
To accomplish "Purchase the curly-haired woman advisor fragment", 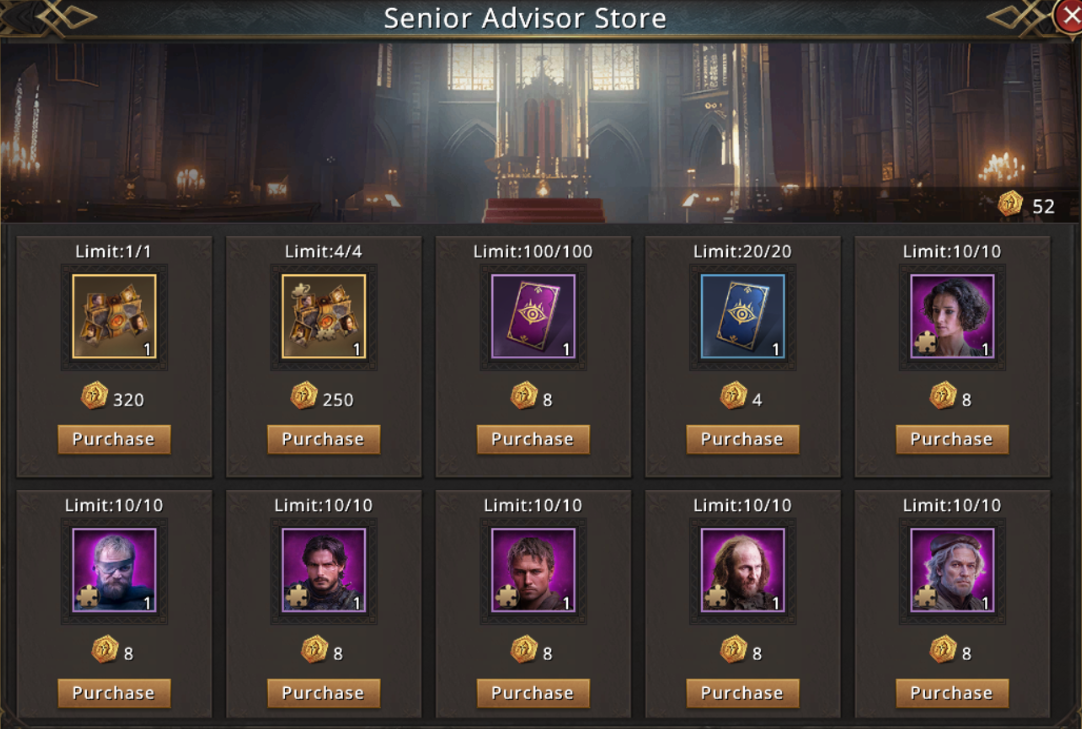I will tap(951, 439).
